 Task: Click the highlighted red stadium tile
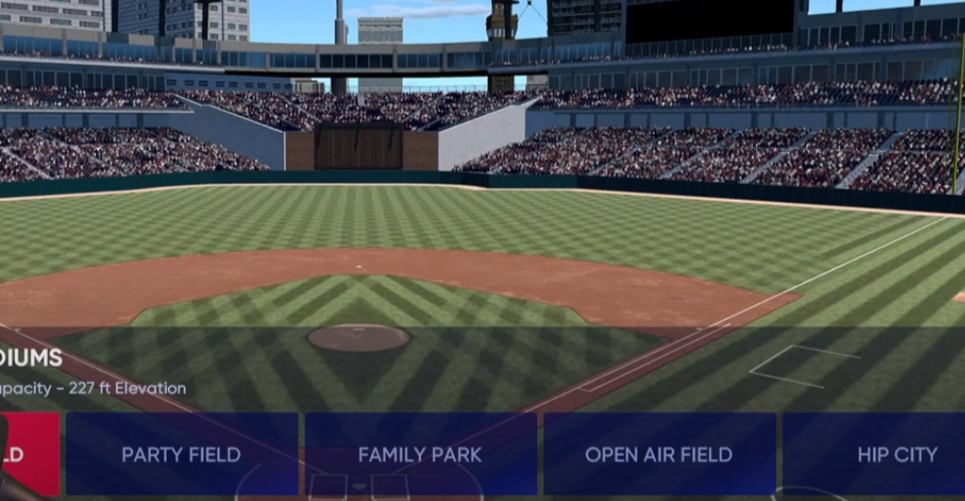(28, 455)
